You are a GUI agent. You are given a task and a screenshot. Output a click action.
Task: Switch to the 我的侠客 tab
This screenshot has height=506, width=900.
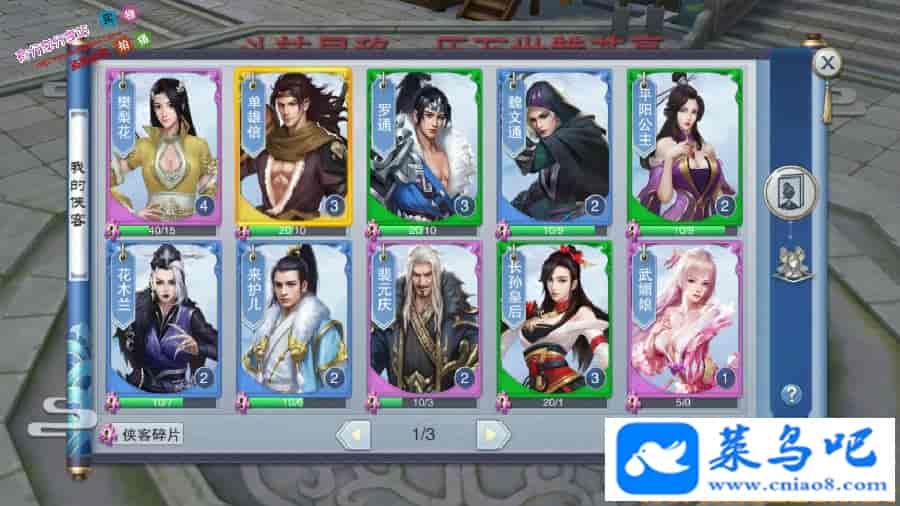[78, 193]
